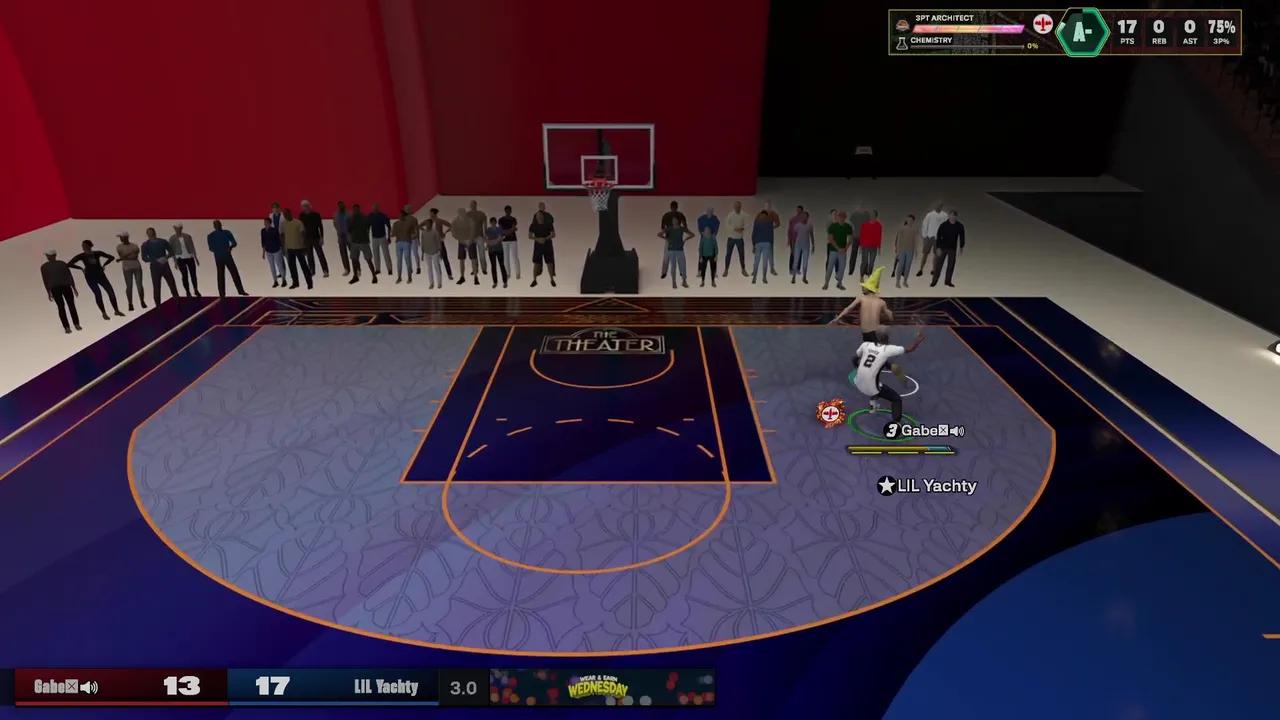
Task: Select the 3PT Architect badge icon
Action: (x=902, y=25)
